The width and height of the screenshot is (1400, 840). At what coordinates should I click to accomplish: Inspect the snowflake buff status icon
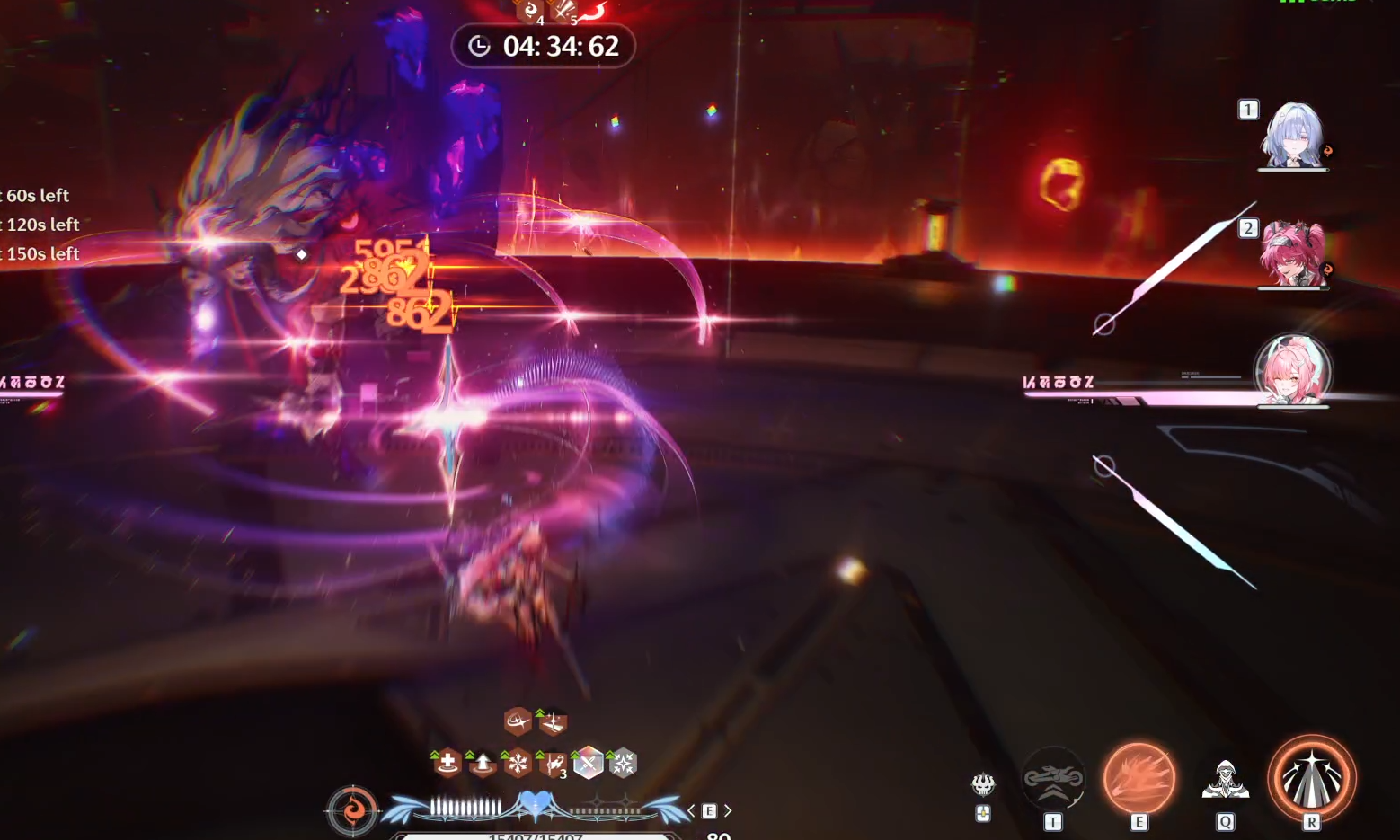click(x=518, y=764)
